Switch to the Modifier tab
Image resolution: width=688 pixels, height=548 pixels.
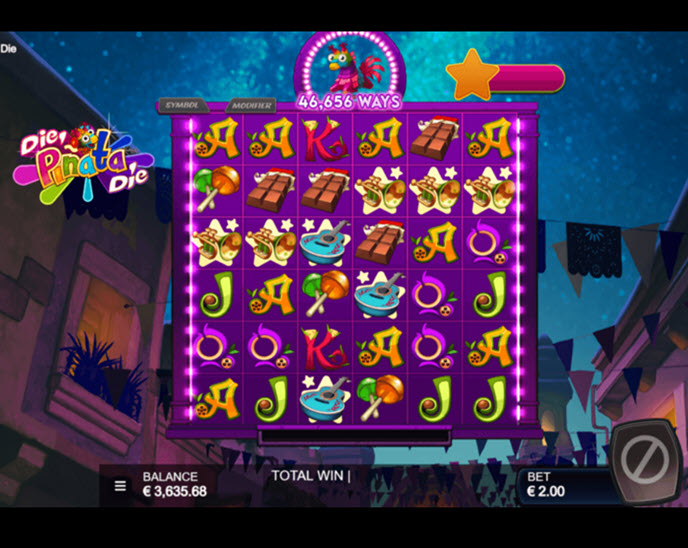[249, 104]
